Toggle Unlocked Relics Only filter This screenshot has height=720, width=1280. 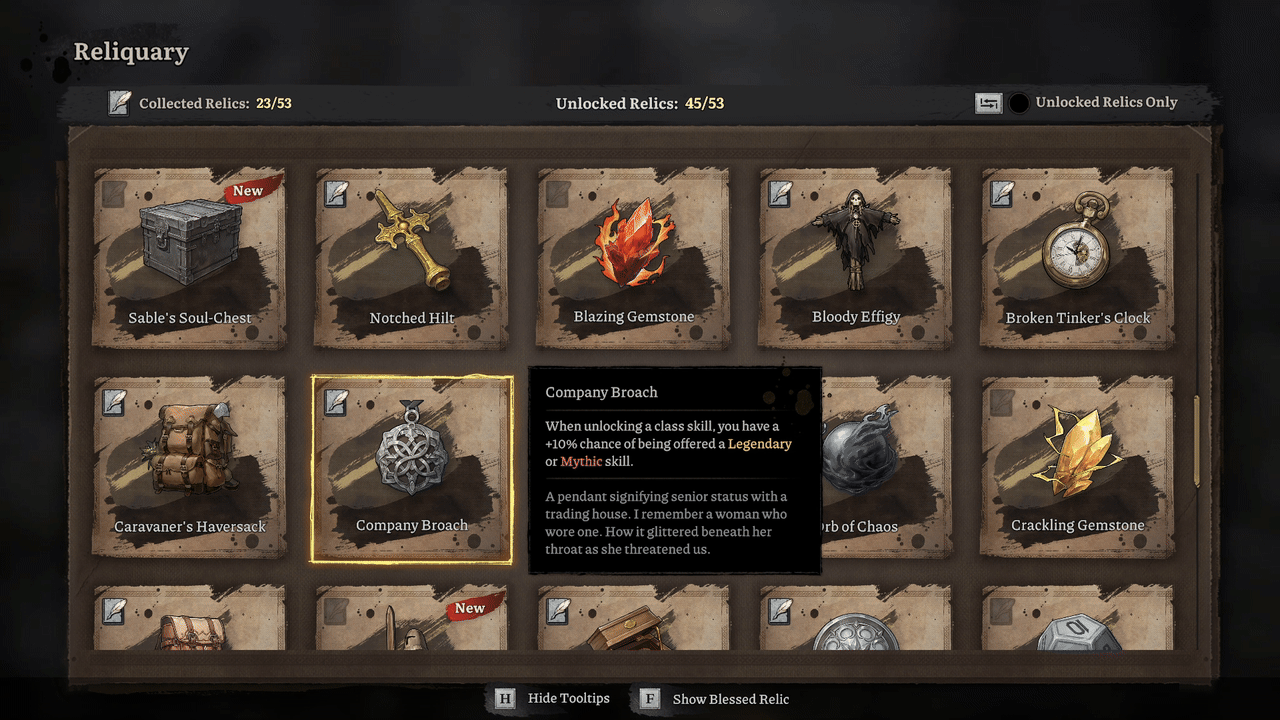pyautogui.click(x=1020, y=102)
